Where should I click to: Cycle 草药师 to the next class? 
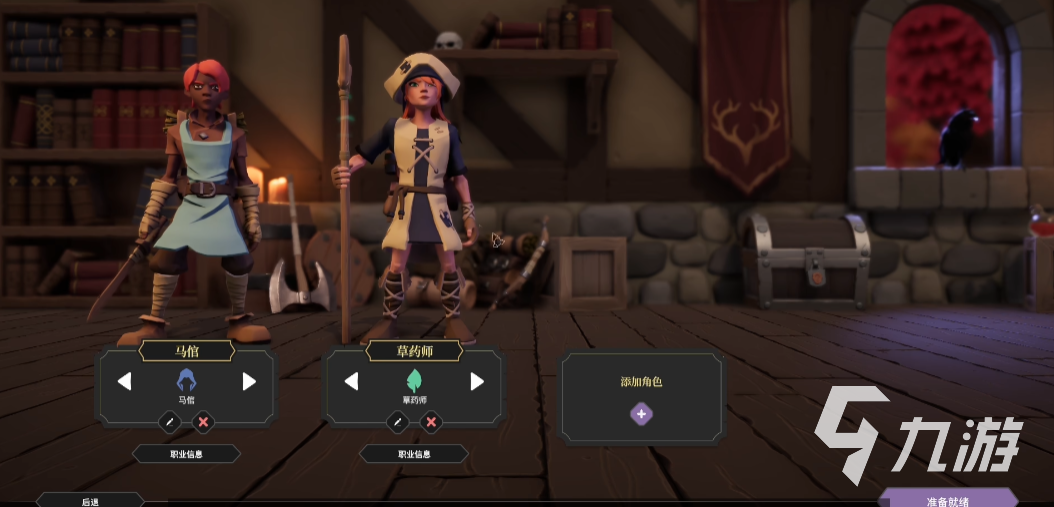(477, 381)
